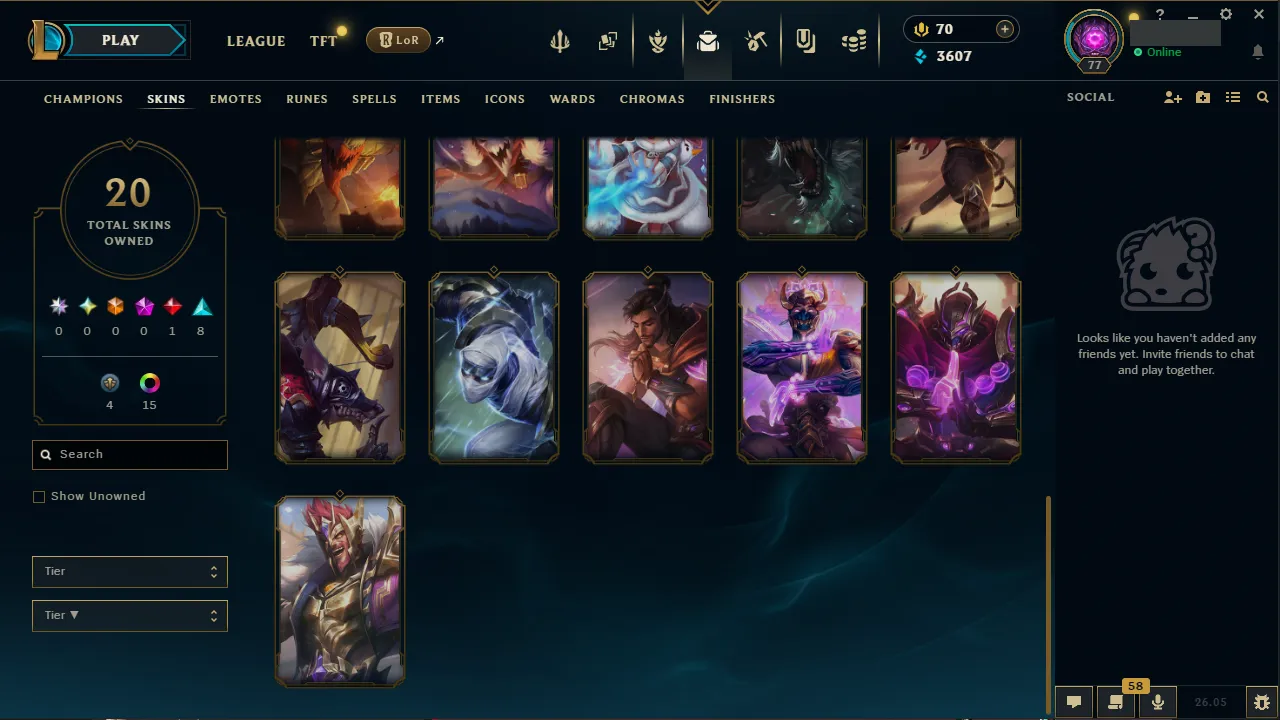Expand the LoR launcher arrow next to TFT

[438, 40]
